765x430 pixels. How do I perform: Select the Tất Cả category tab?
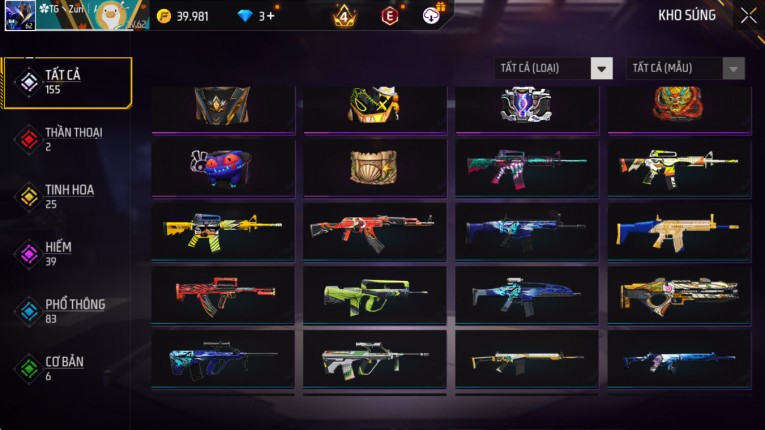(66, 82)
